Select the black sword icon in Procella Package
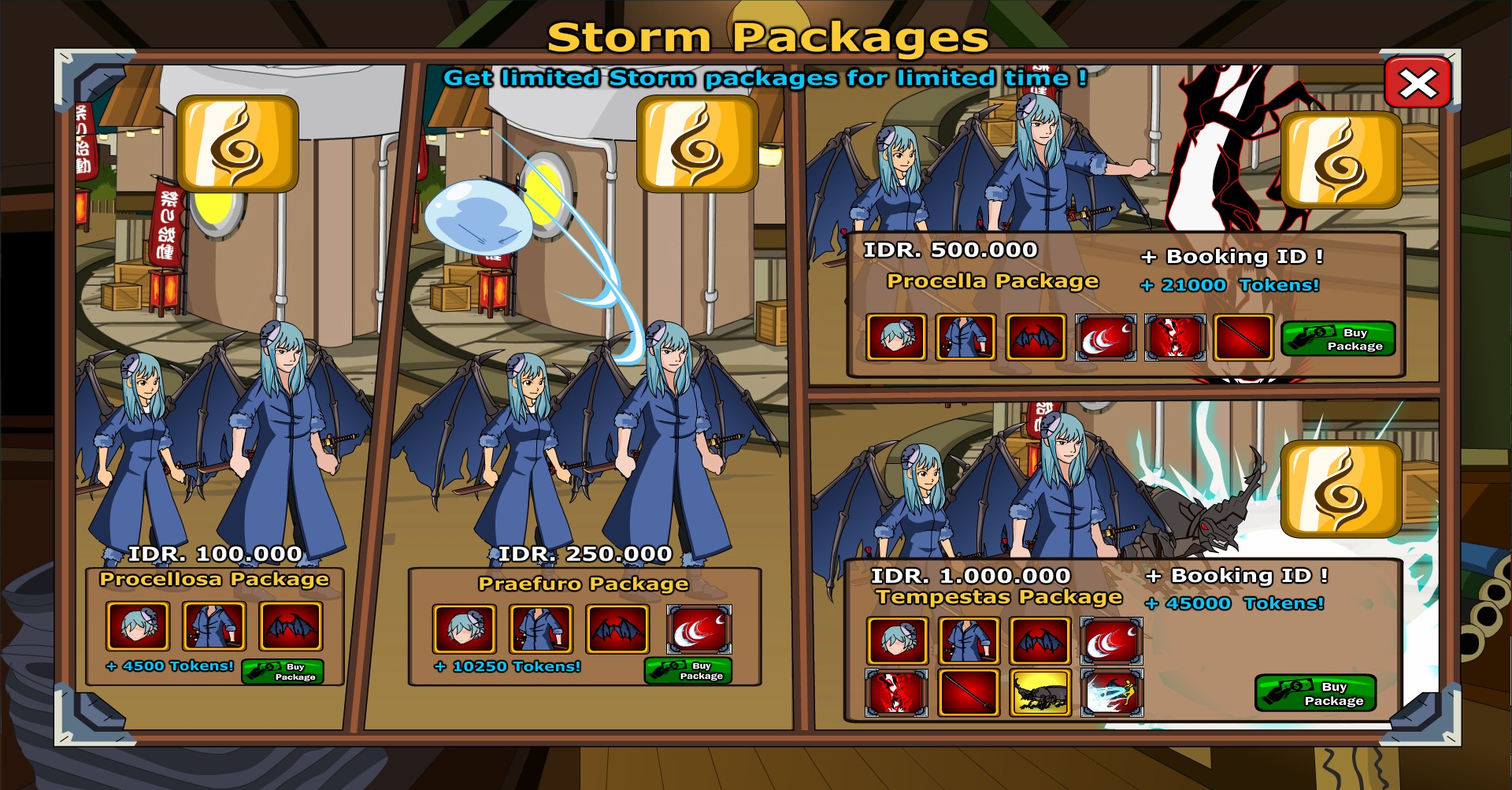The width and height of the screenshot is (1512, 790). pos(1244,337)
